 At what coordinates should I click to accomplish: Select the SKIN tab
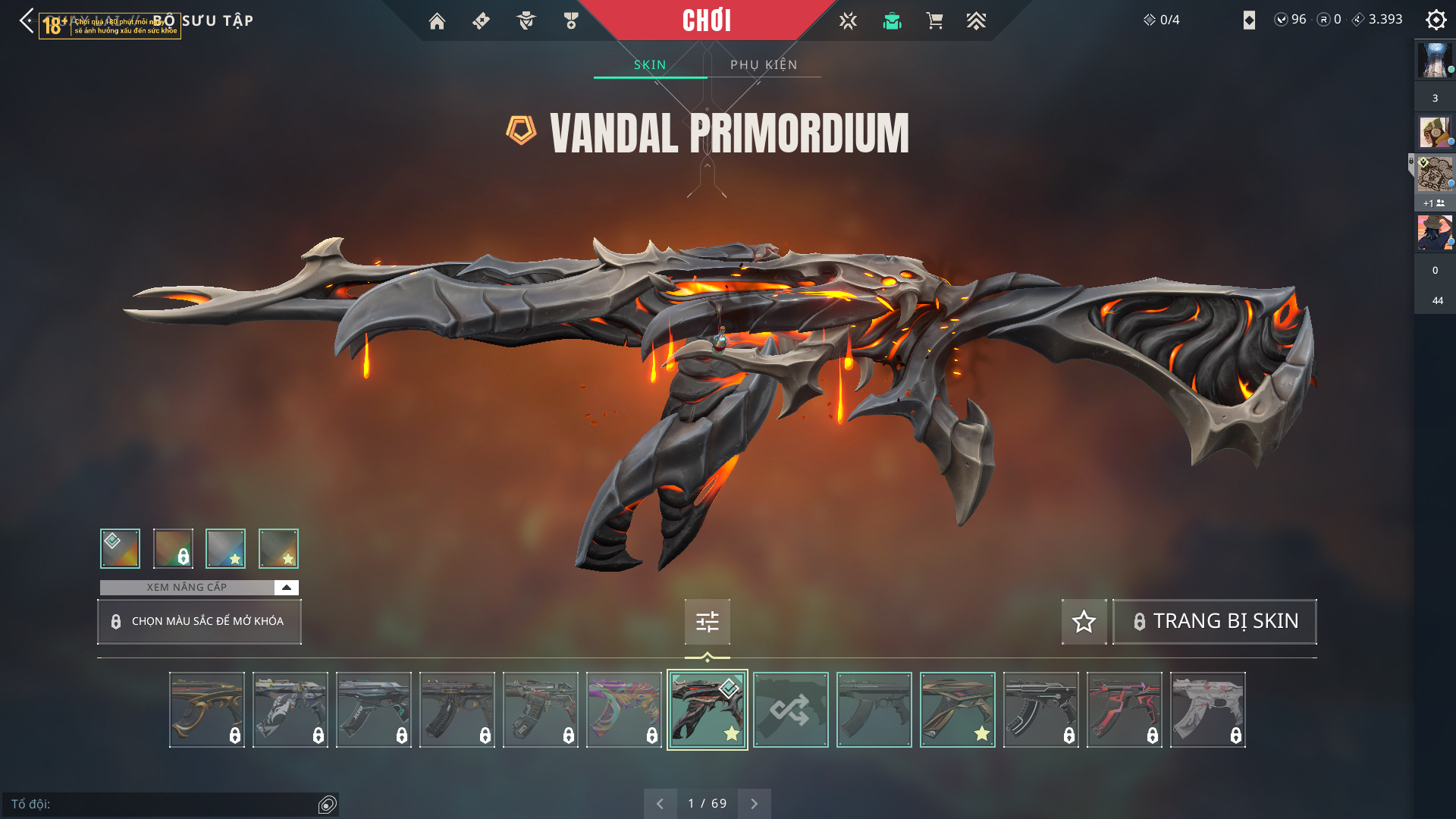(650, 65)
